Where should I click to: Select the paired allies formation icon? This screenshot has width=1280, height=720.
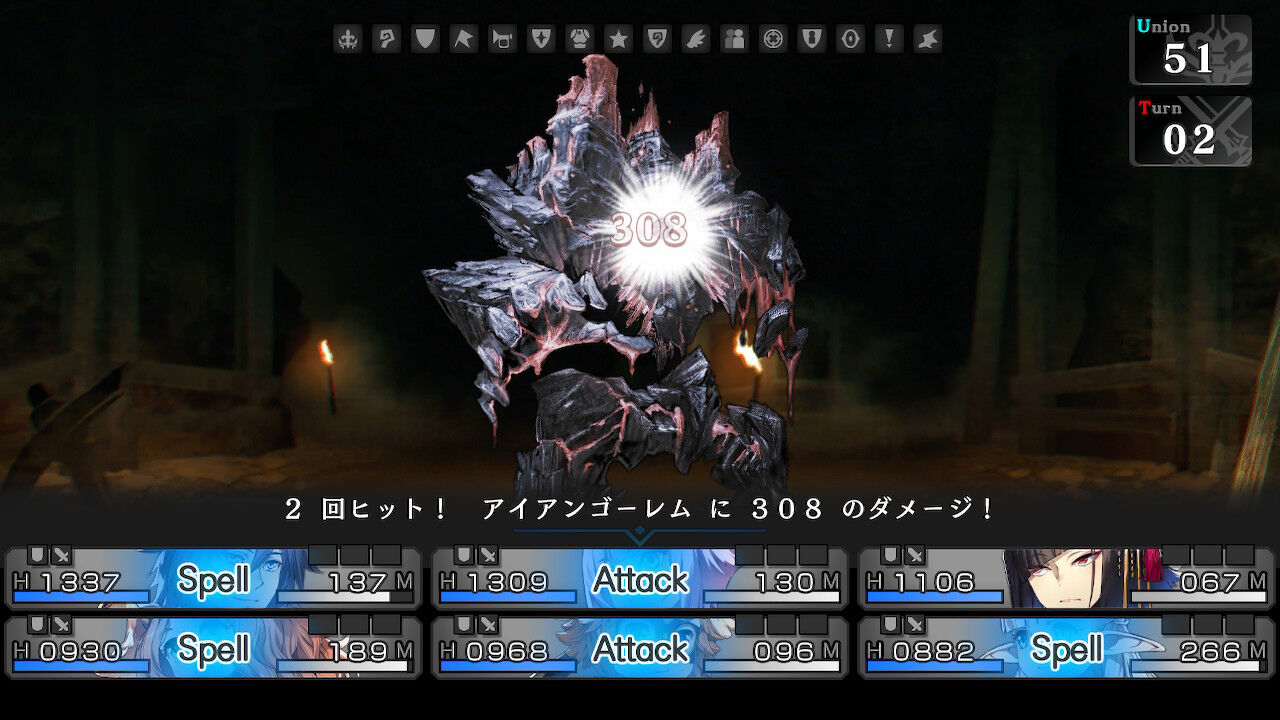pos(733,39)
